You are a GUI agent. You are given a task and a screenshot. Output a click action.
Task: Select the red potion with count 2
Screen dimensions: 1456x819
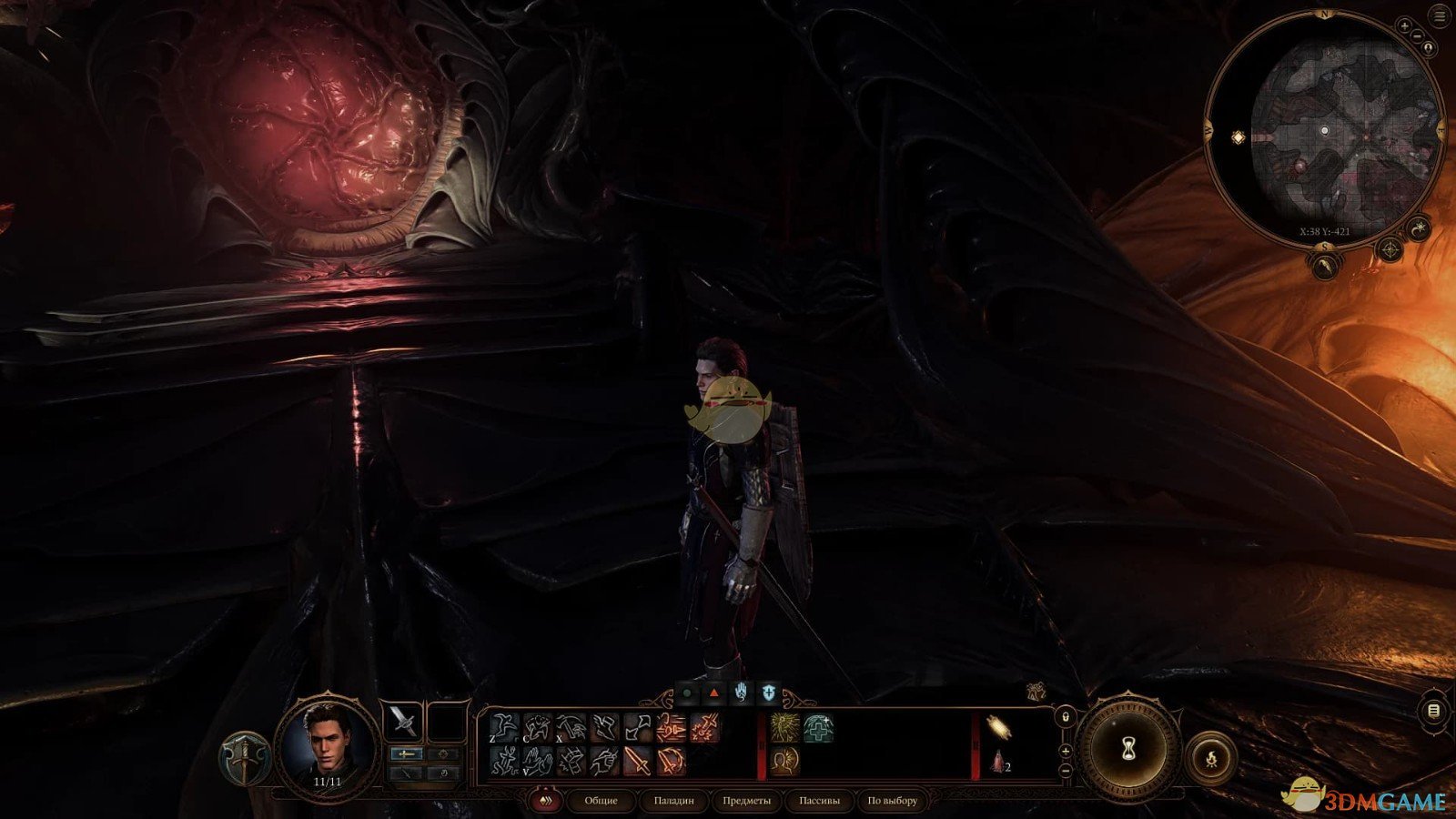click(999, 762)
